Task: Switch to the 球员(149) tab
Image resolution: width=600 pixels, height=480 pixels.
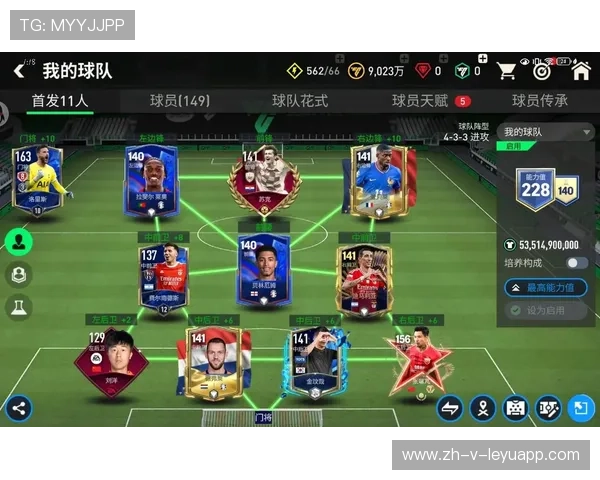Action: 180,101
